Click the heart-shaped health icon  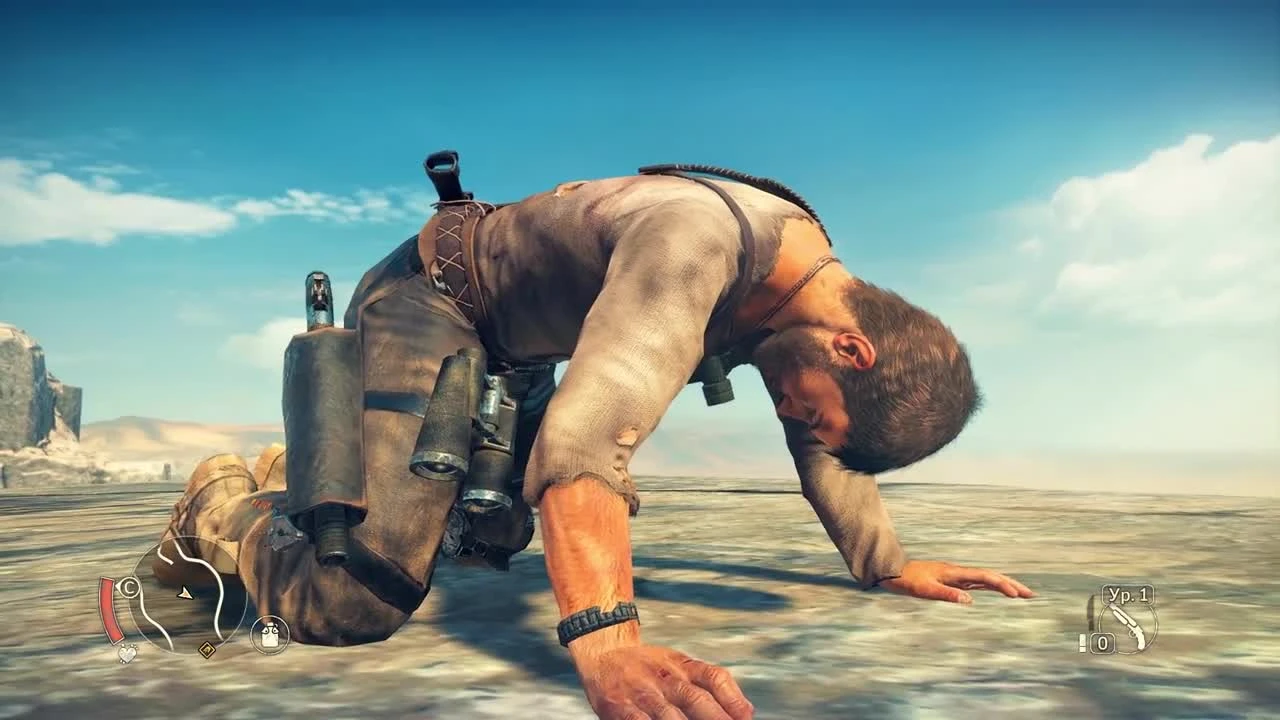[127, 654]
